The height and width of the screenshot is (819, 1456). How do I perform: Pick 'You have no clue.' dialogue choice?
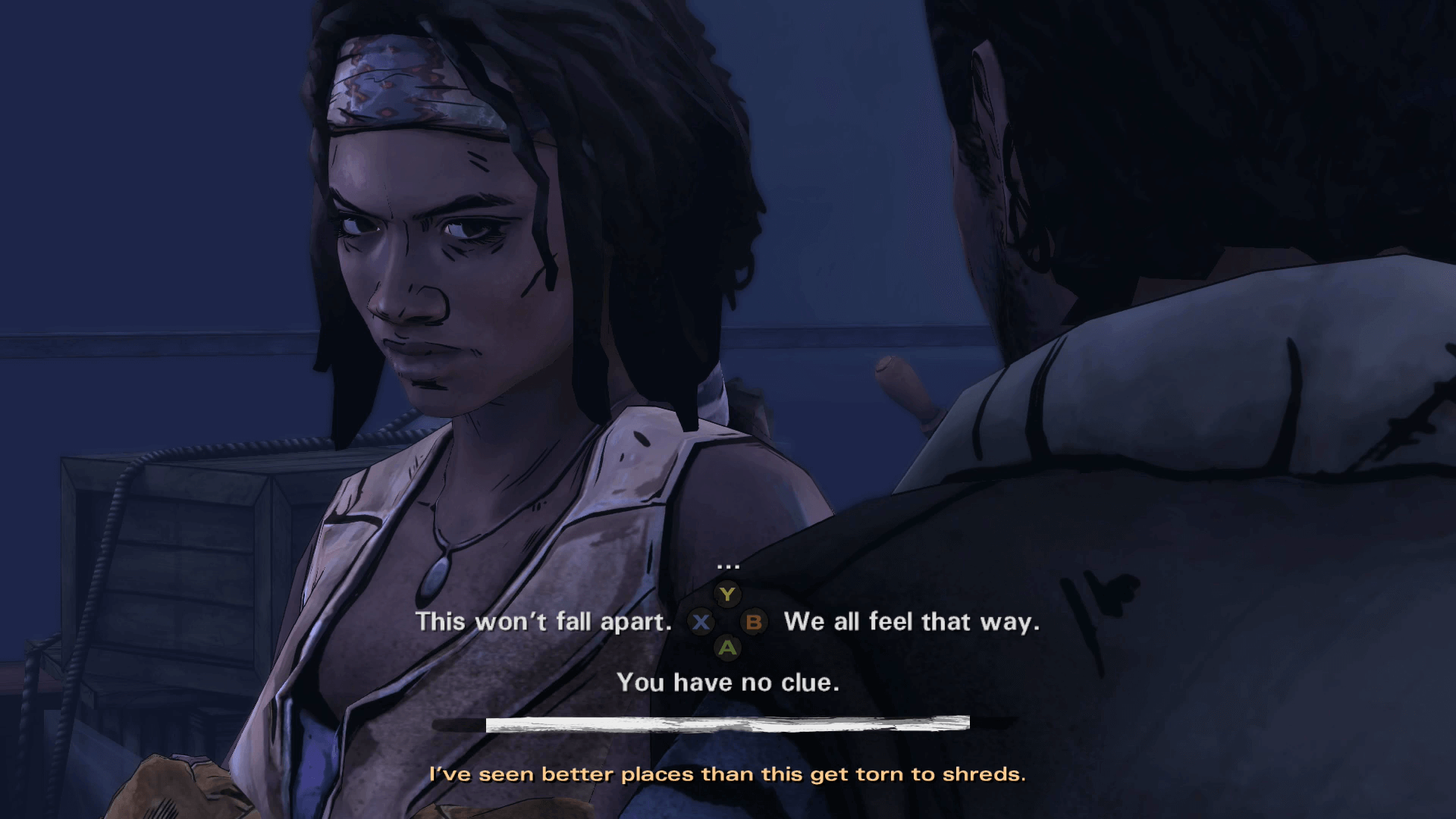click(x=730, y=682)
